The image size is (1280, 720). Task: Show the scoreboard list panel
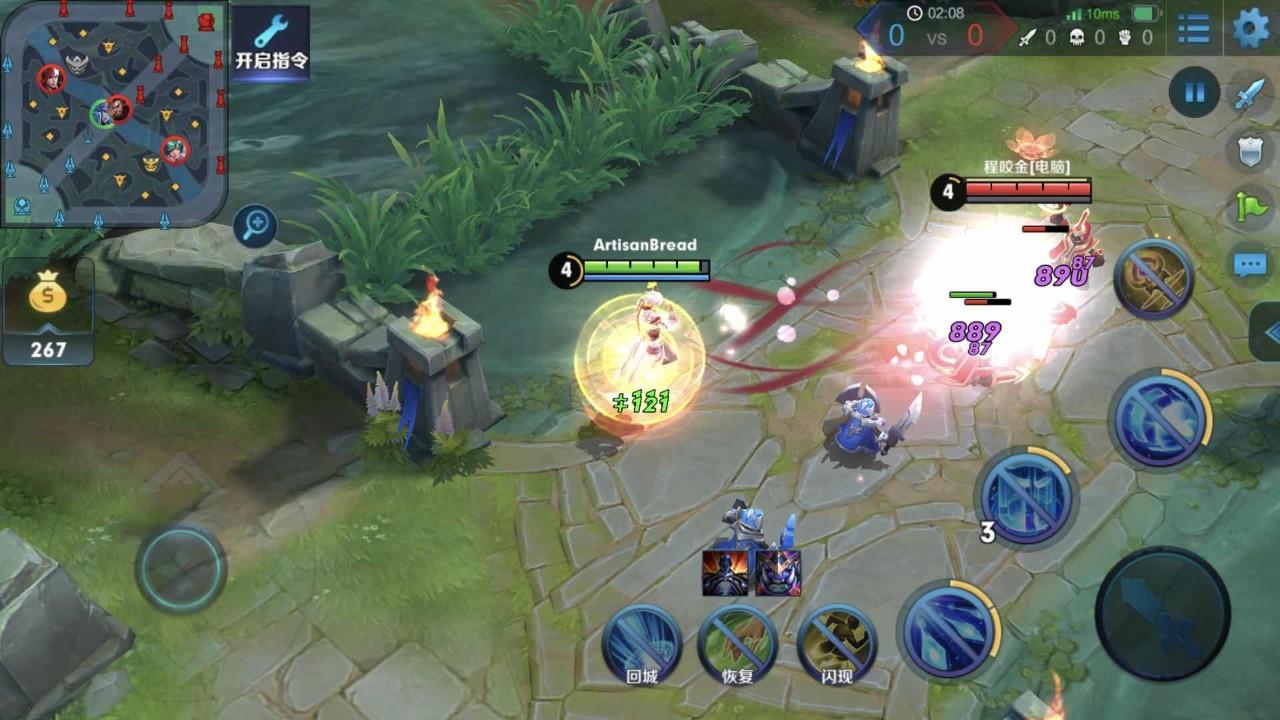1193,29
